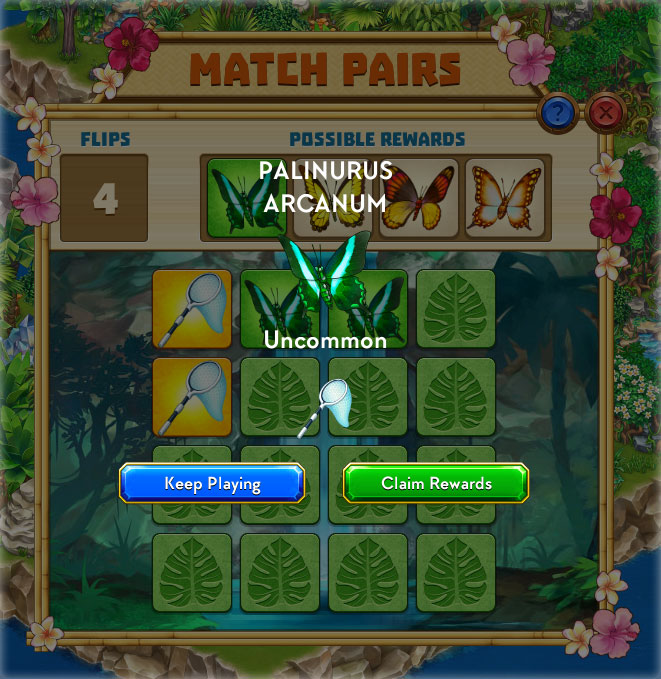The height and width of the screenshot is (679, 661).
Task: Close the Match Pairs window
Action: point(604,112)
